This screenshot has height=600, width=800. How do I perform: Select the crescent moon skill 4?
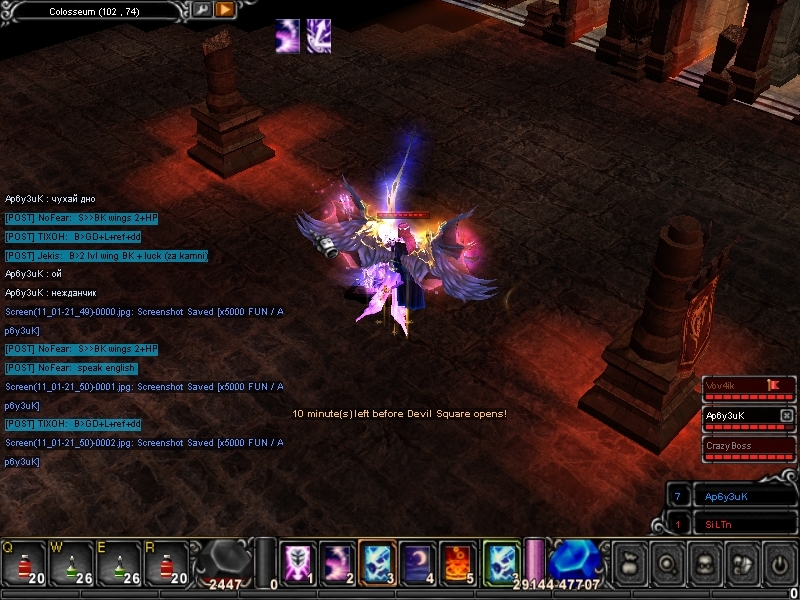coord(418,563)
